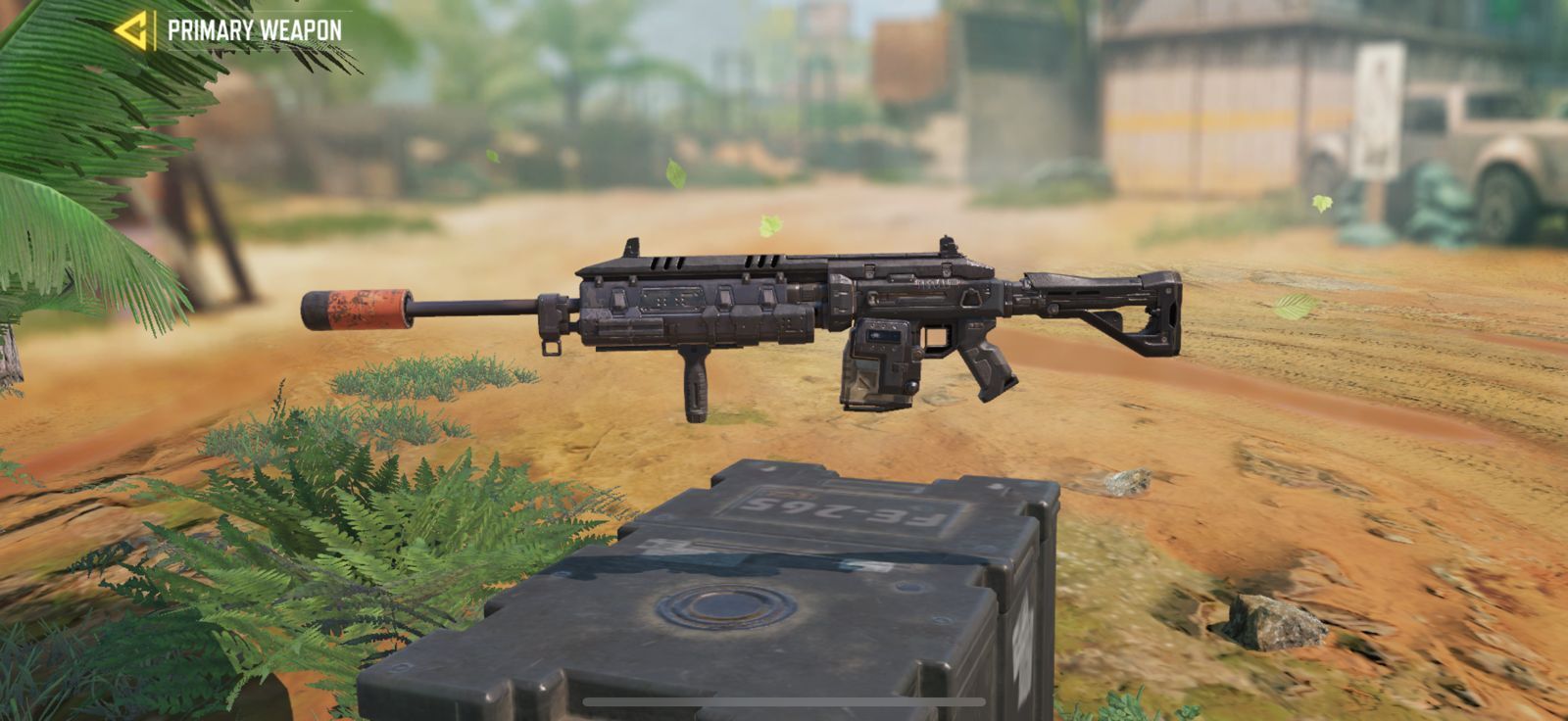Image resolution: width=1568 pixels, height=721 pixels.
Task: Tap the weapon's pistol grip
Action: [x=988, y=366]
